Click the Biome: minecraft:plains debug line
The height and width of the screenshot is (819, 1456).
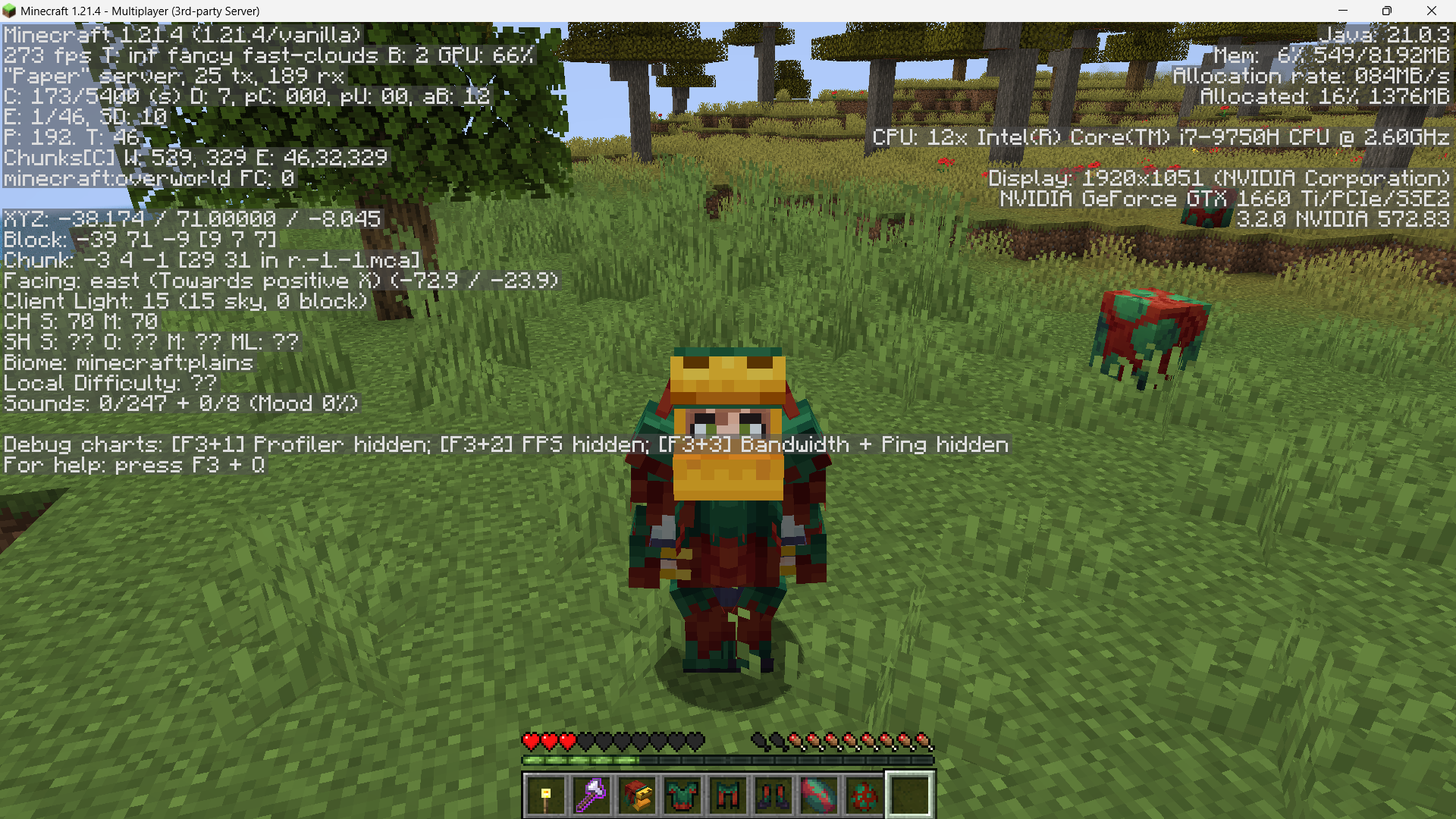(127, 362)
